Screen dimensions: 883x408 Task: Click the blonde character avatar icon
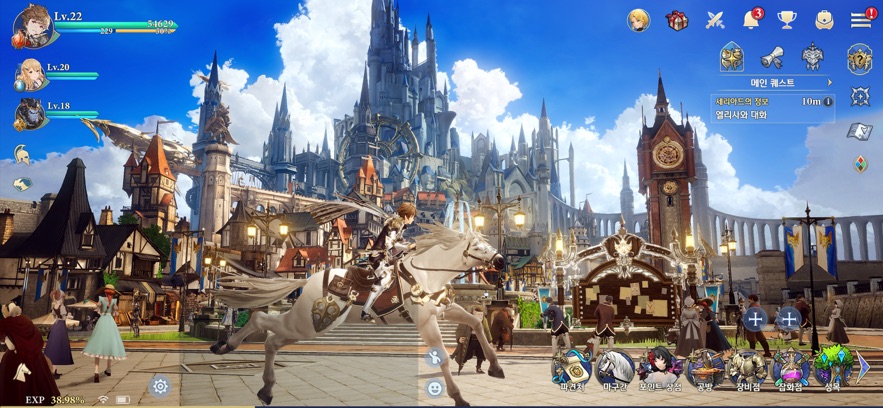click(x=639, y=20)
